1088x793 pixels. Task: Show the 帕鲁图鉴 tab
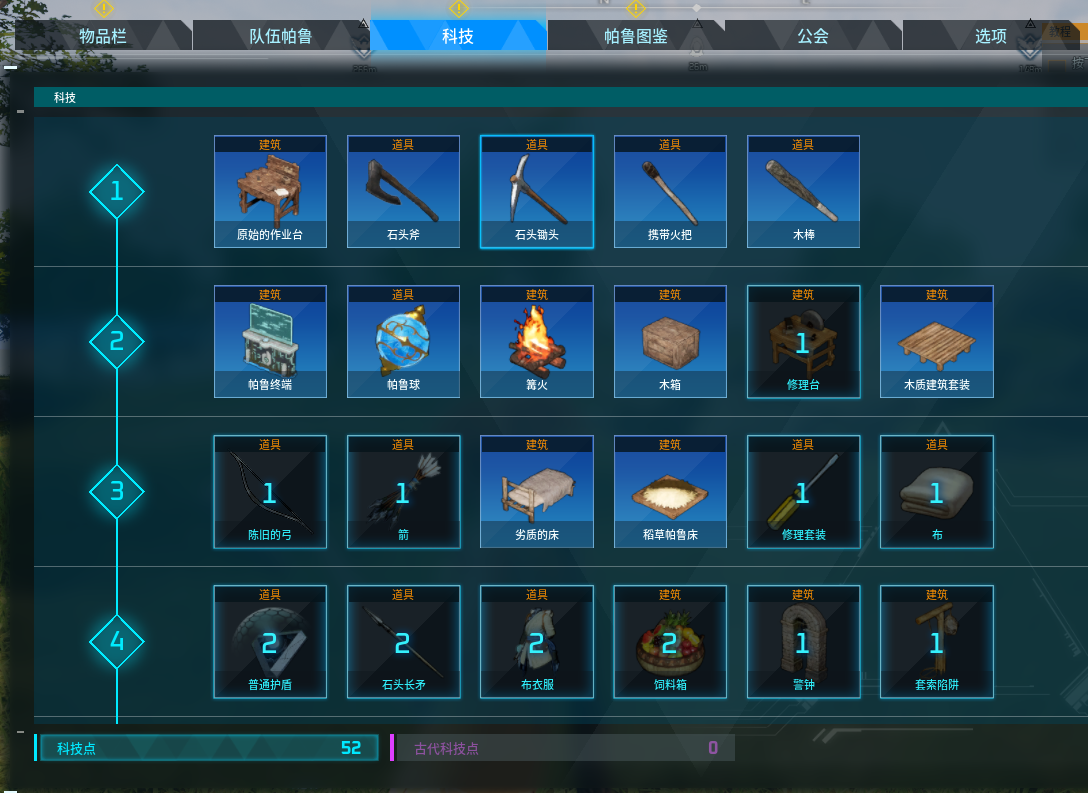point(636,36)
